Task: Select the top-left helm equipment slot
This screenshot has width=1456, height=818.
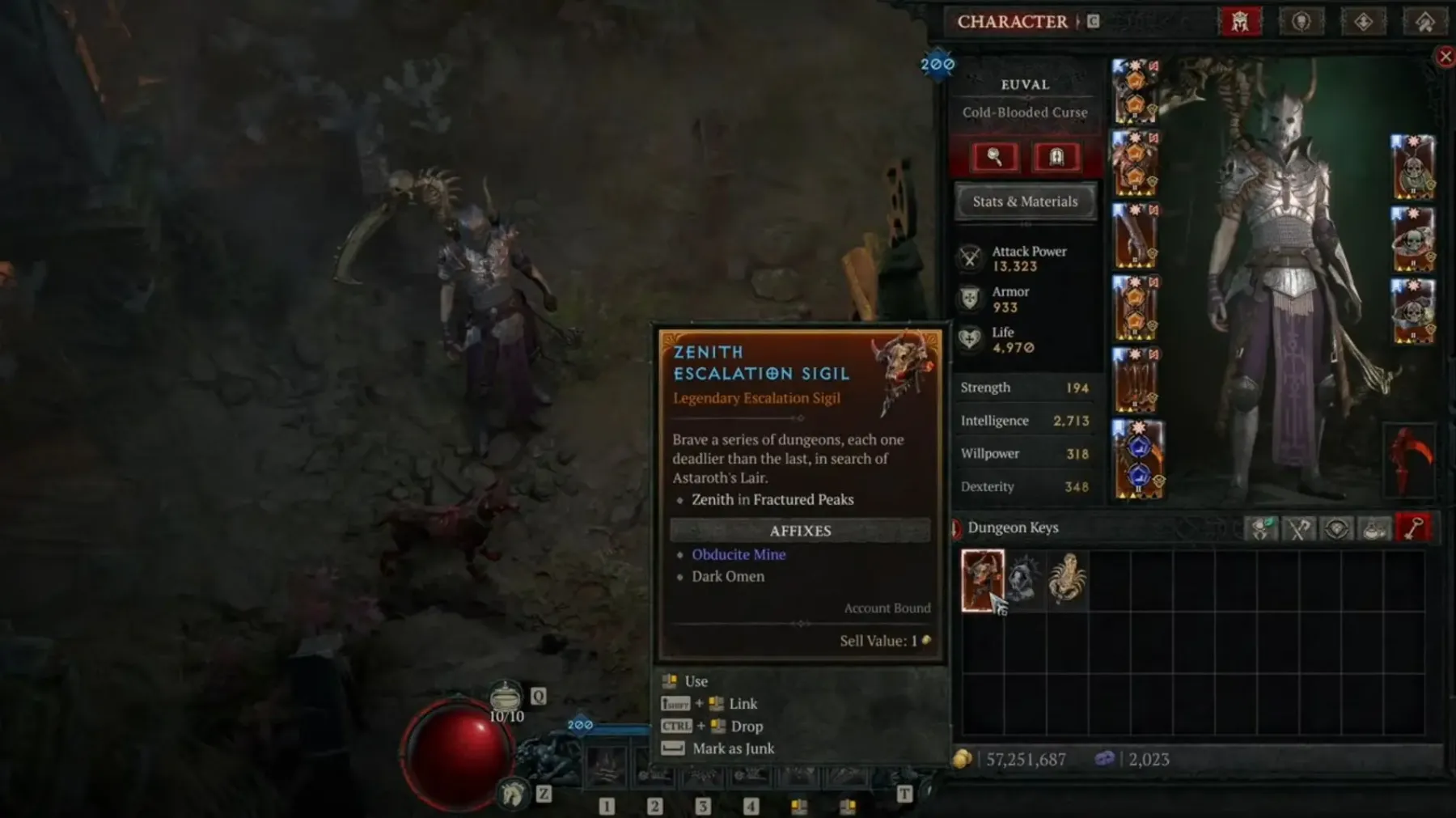Action: (1136, 91)
